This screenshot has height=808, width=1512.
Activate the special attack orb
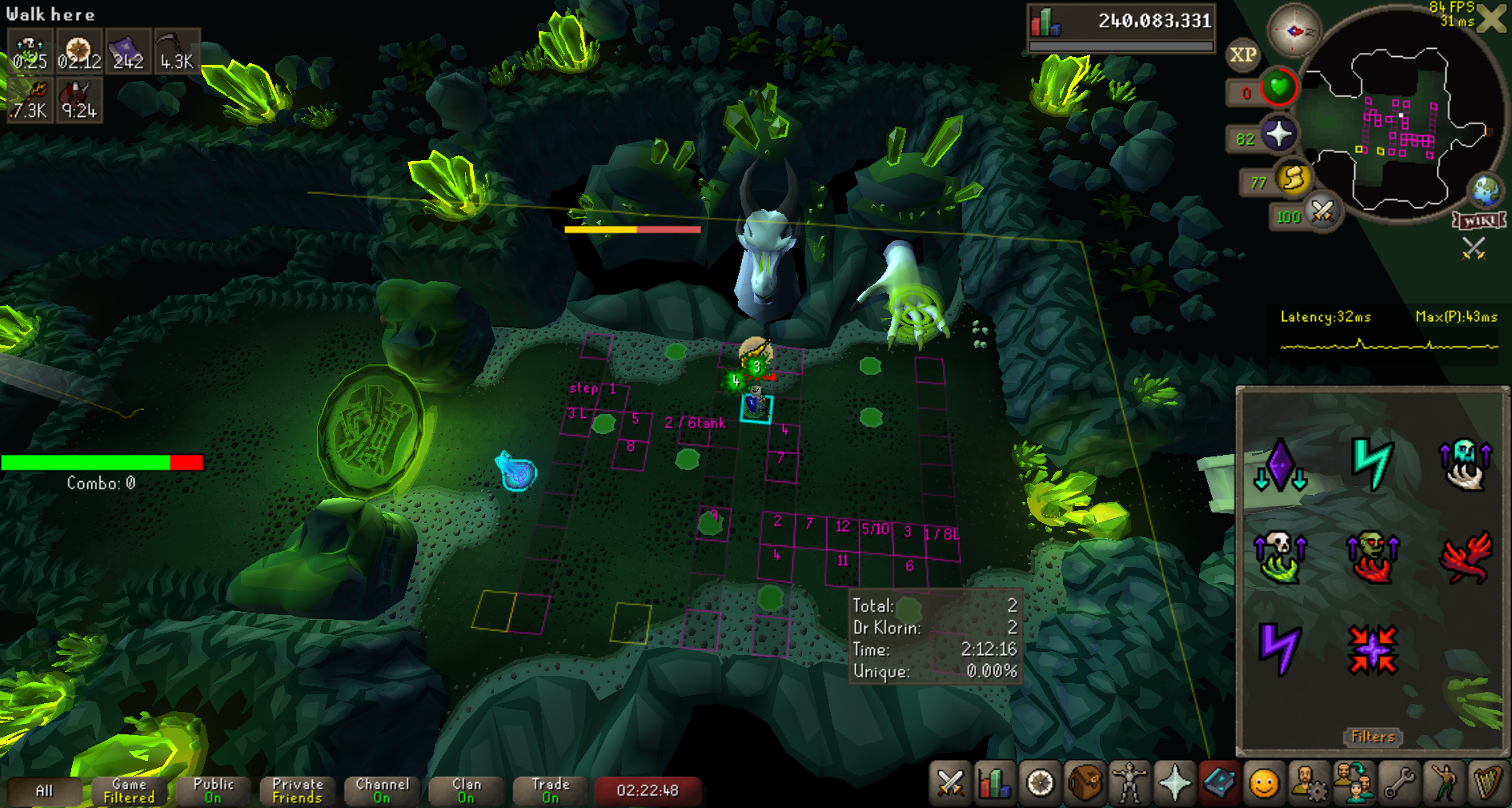[x=1321, y=212]
